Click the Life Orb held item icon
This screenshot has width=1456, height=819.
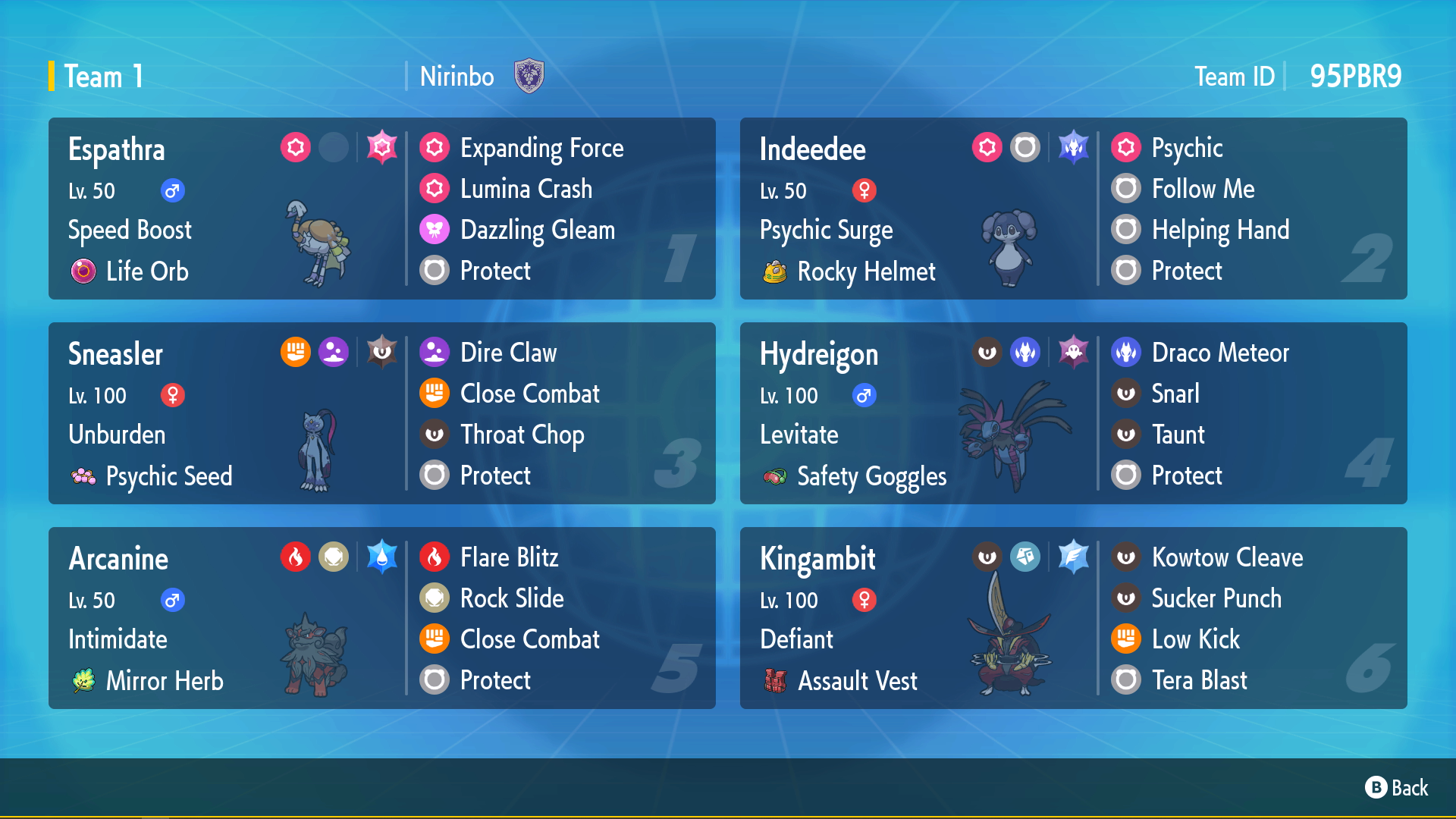pyautogui.click(x=83, y=271)
